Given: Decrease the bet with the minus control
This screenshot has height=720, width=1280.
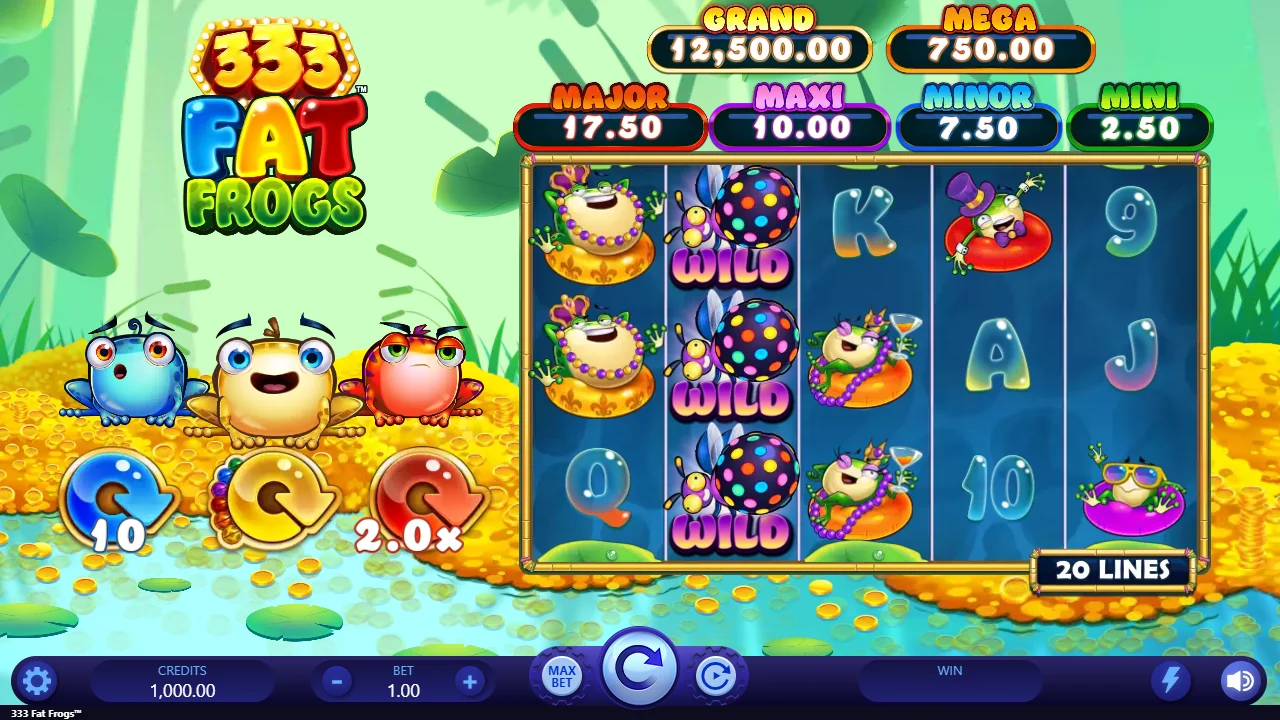Looking at the screenshot, I should [x=335, y=680].
